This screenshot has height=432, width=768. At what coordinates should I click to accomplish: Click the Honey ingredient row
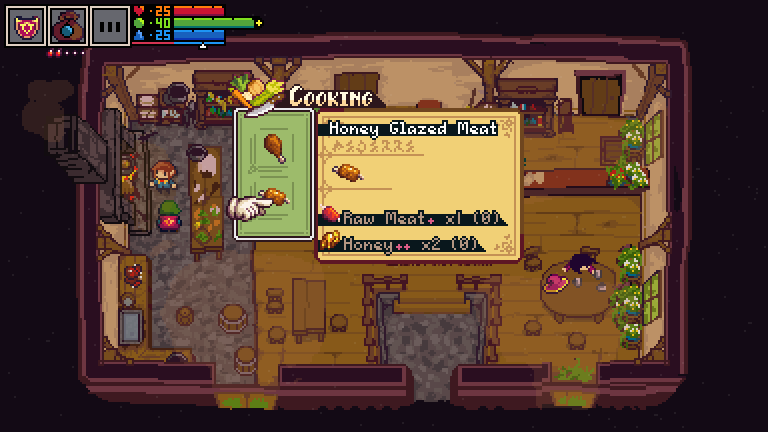pos(400,243)
